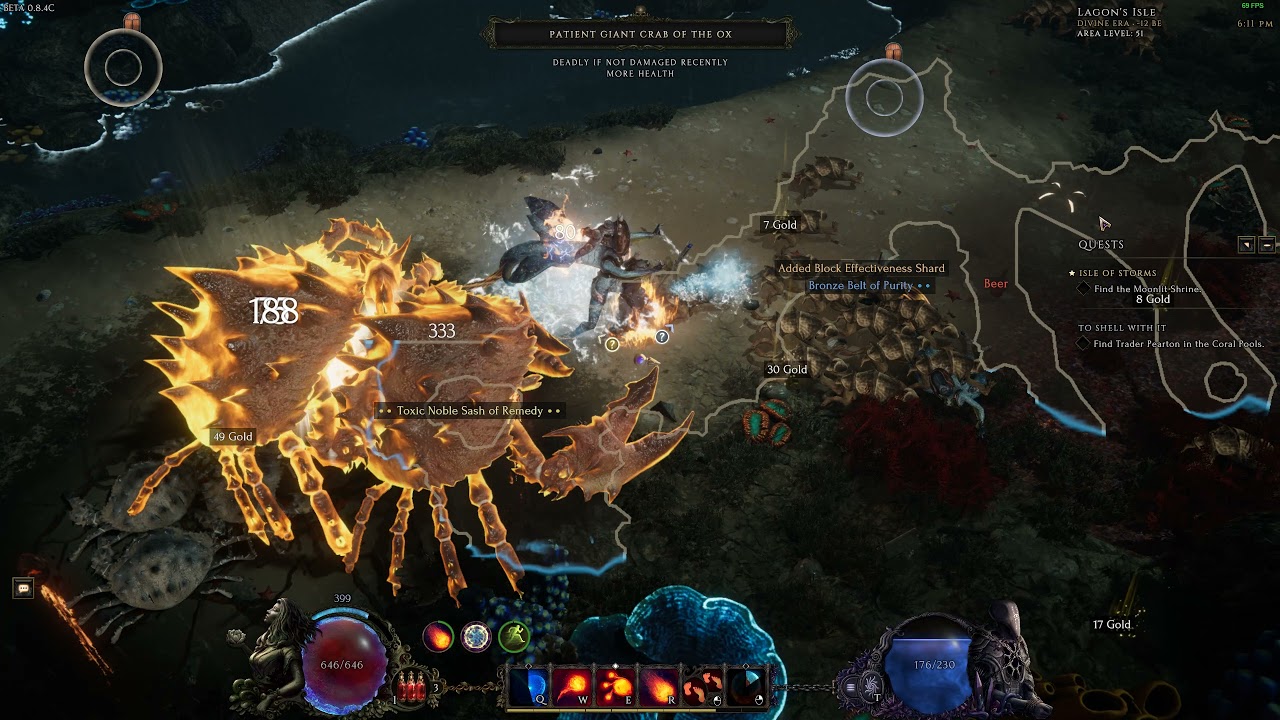Collect the 49 Gold loot label
The width and height of the screenshot is (1280, 720).
[x=232, y=437]
